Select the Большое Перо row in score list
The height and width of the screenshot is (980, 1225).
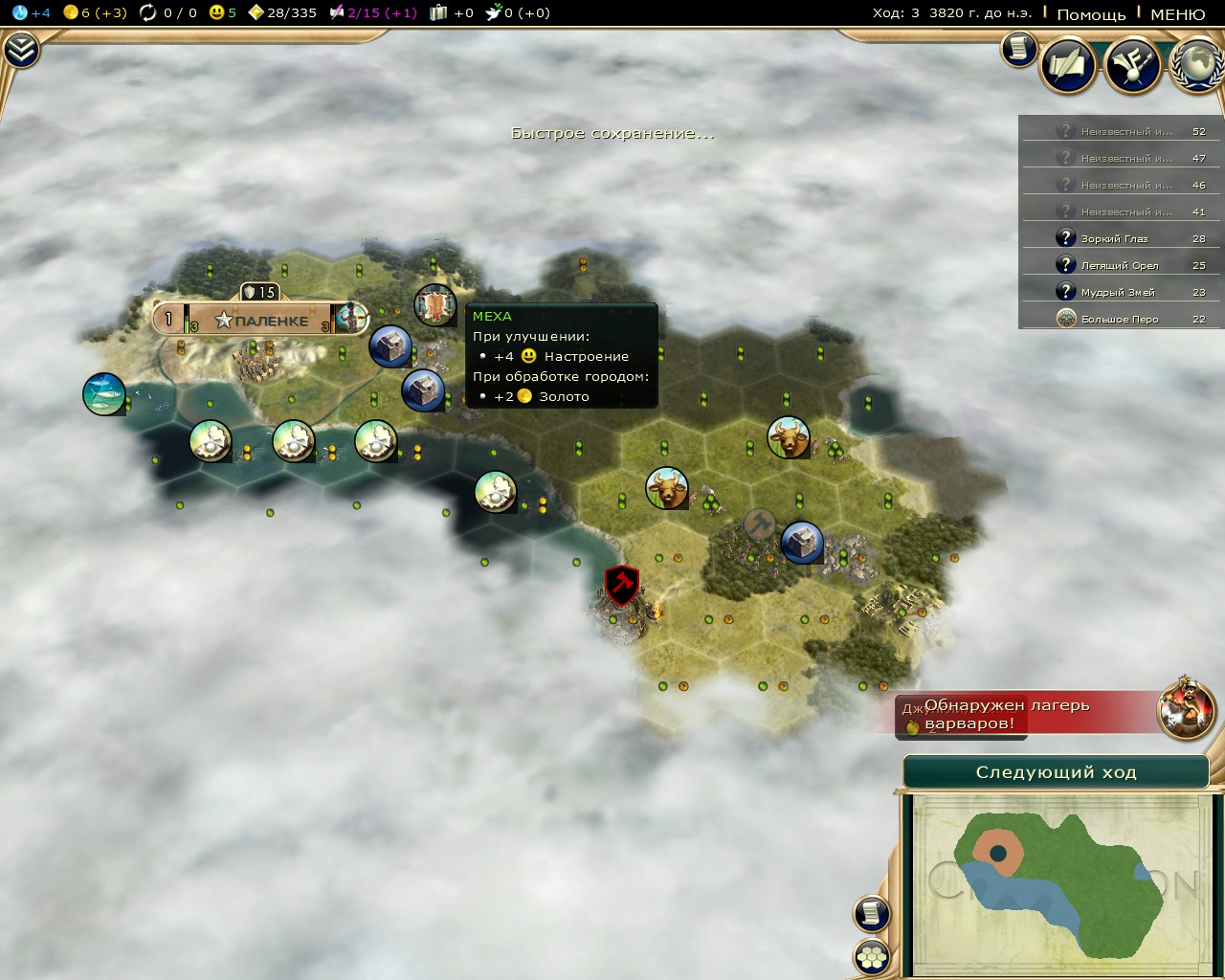coord(1122,319)
